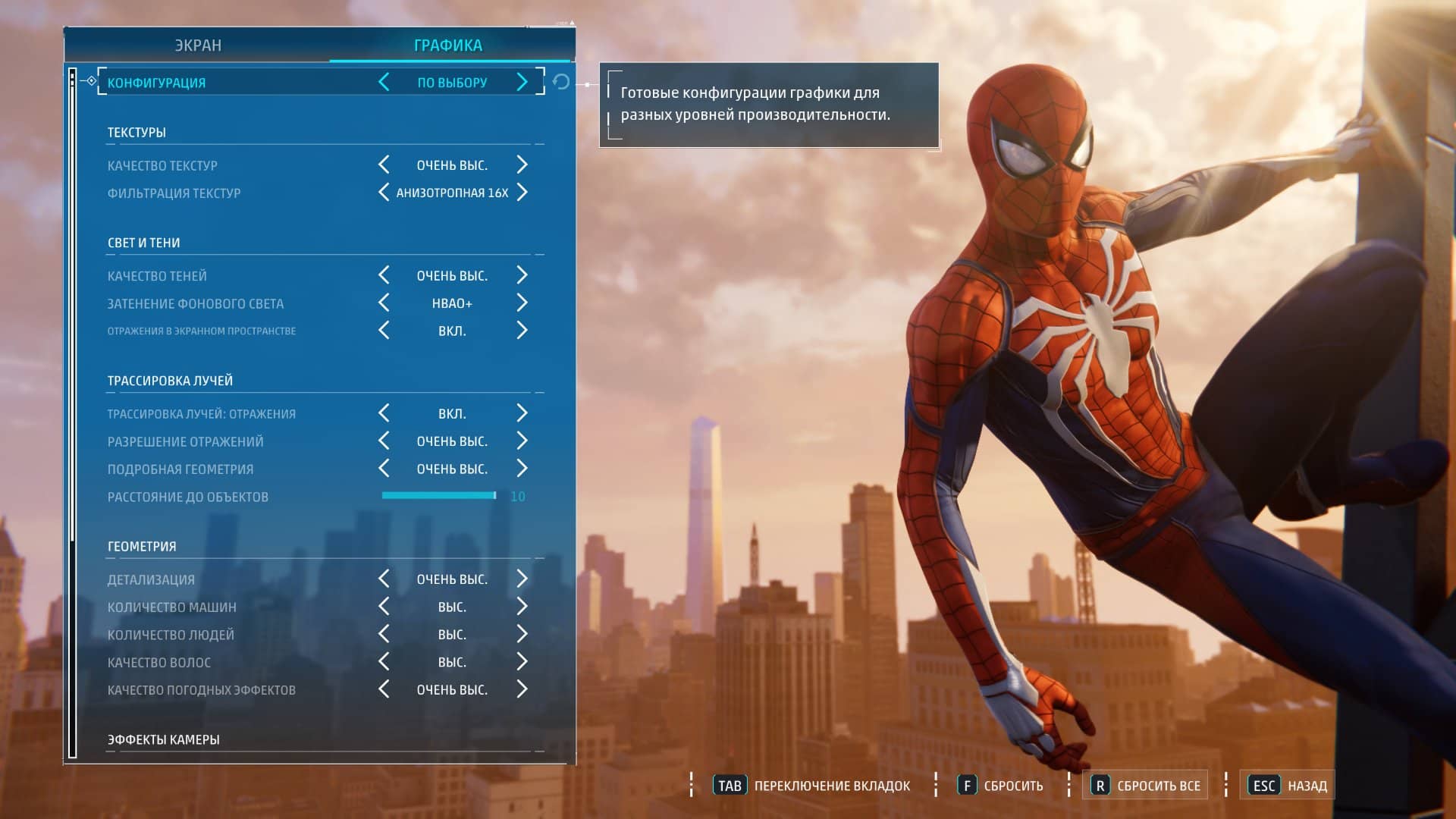
Task: Switch to the ЭКРАН tab
Action: coord(199,45)
